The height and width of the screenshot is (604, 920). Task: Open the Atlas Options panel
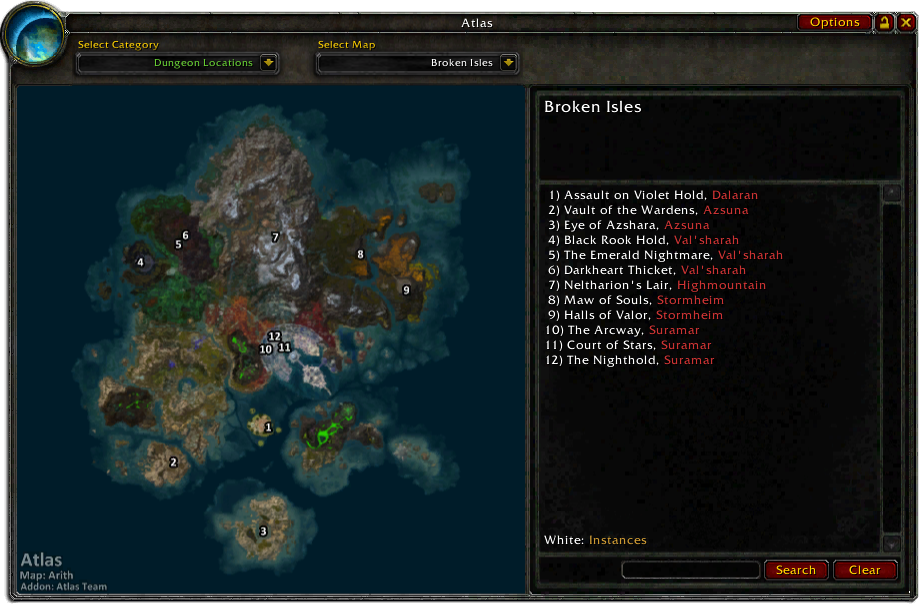(x=834, y=22)
